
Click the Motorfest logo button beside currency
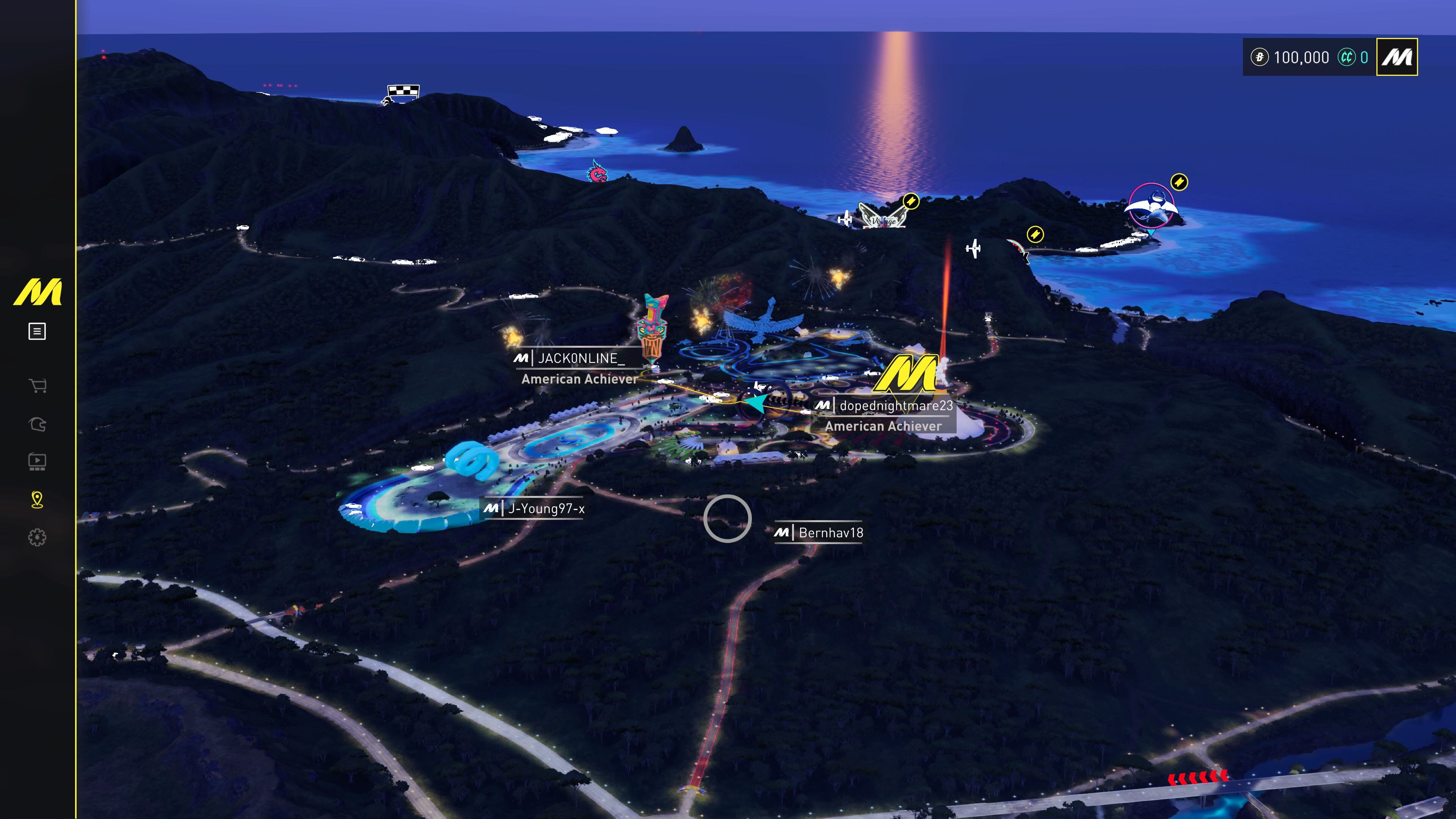(x=1396, y=57)
